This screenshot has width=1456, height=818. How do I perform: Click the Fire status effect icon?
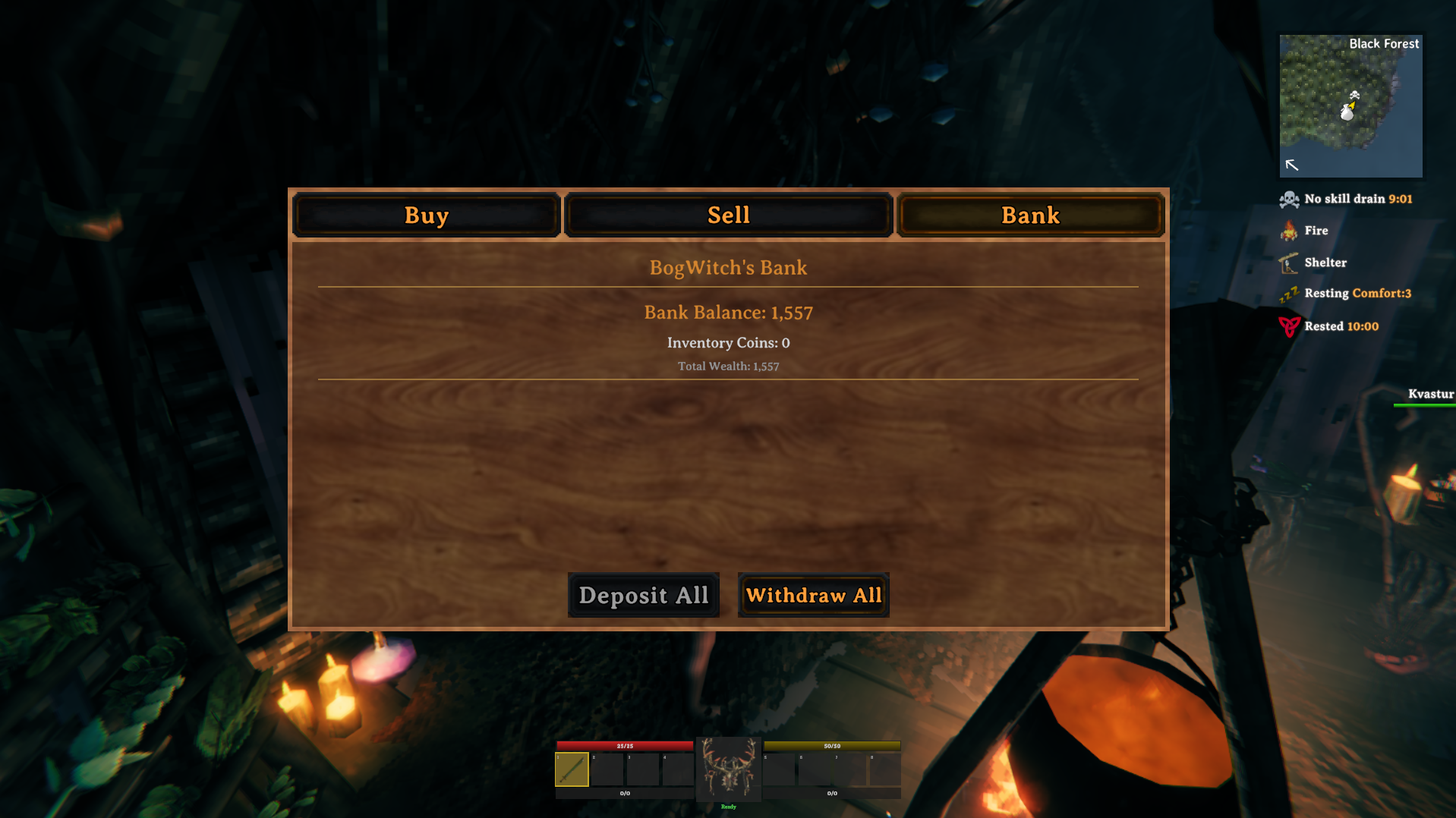coord(1289,230)
